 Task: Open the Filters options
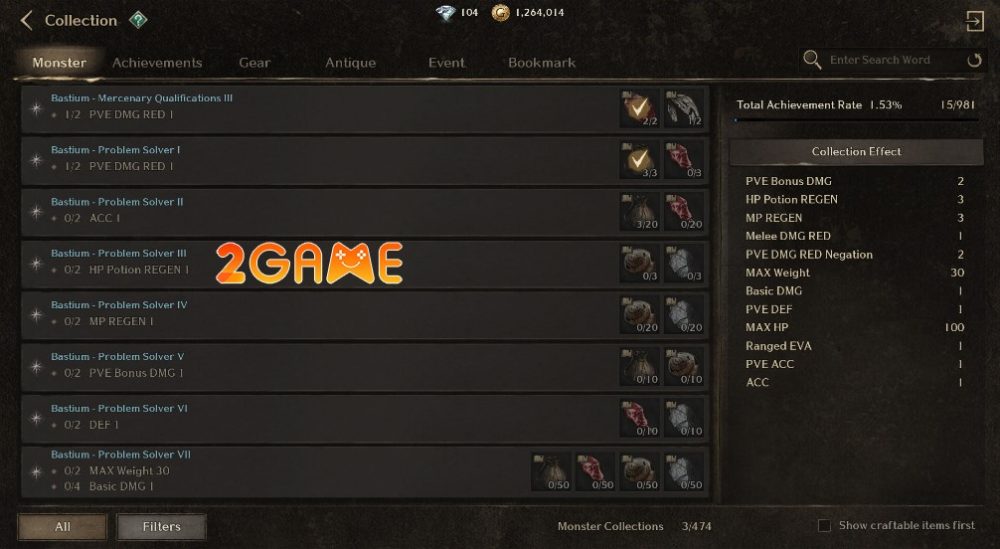[161, 526]
